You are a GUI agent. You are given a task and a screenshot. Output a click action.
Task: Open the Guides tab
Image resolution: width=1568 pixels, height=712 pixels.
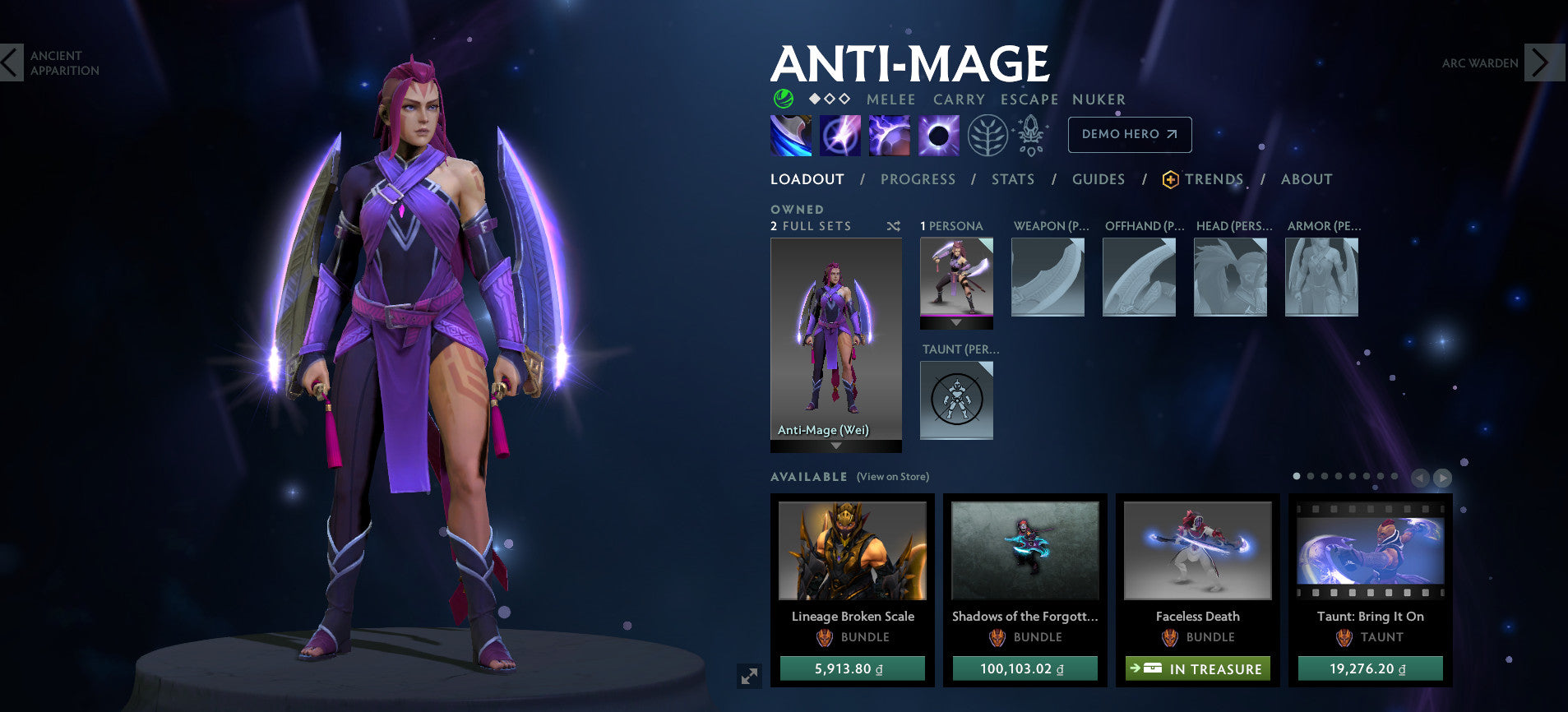[1099, 178]
